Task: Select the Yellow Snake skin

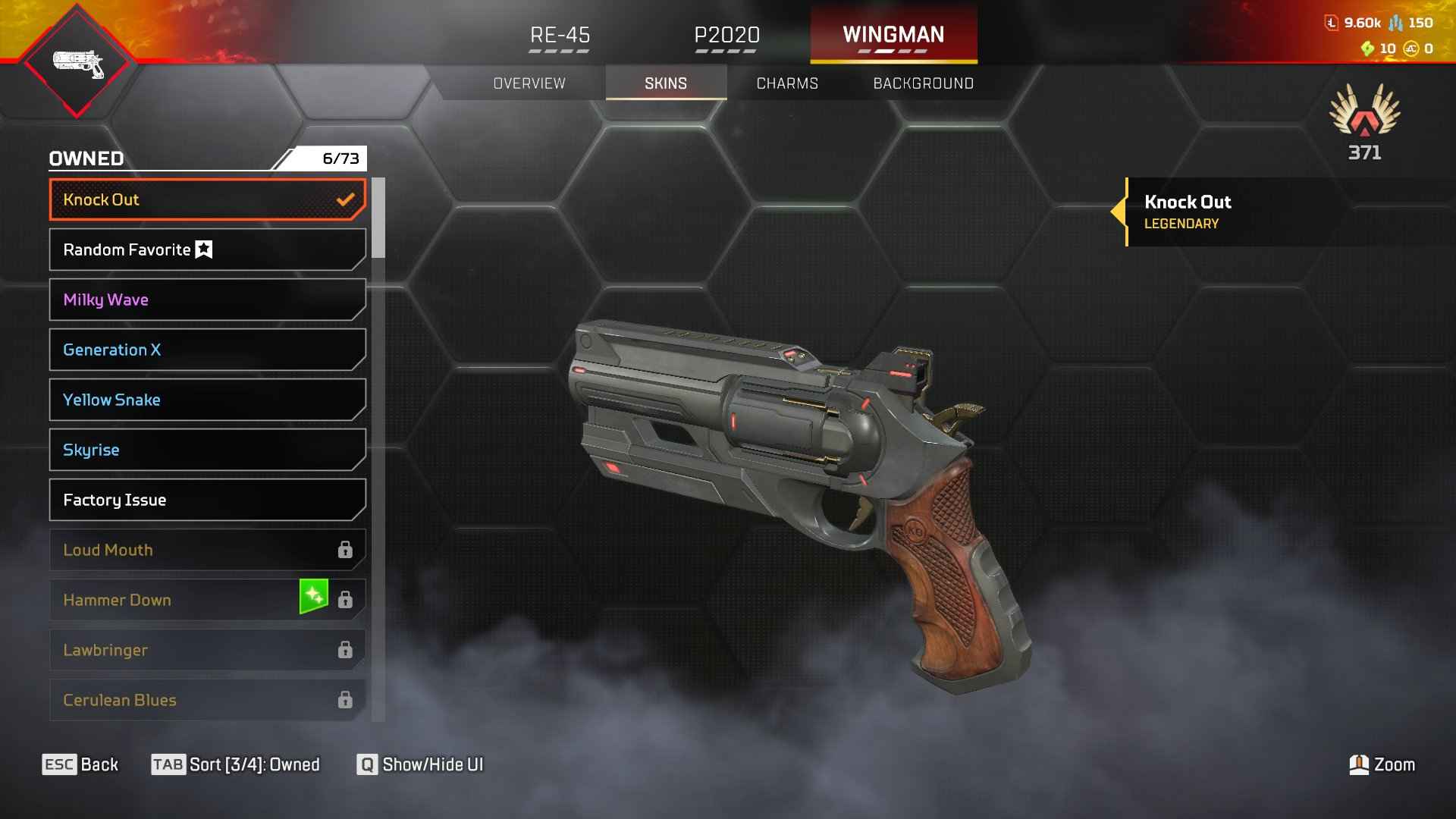Action: [x=207, y=400]
